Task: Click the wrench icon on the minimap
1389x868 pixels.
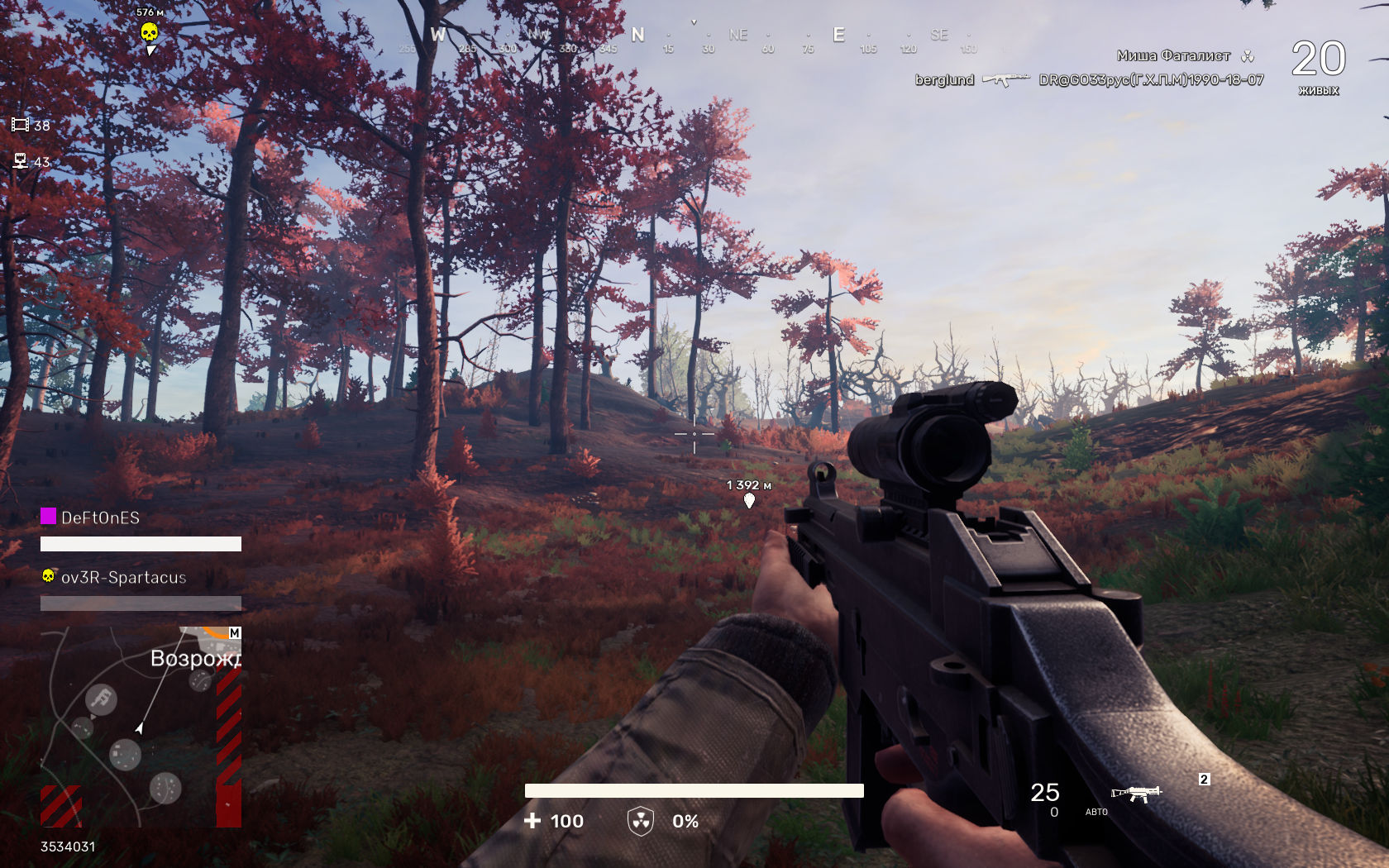Action: click(102, 699)
